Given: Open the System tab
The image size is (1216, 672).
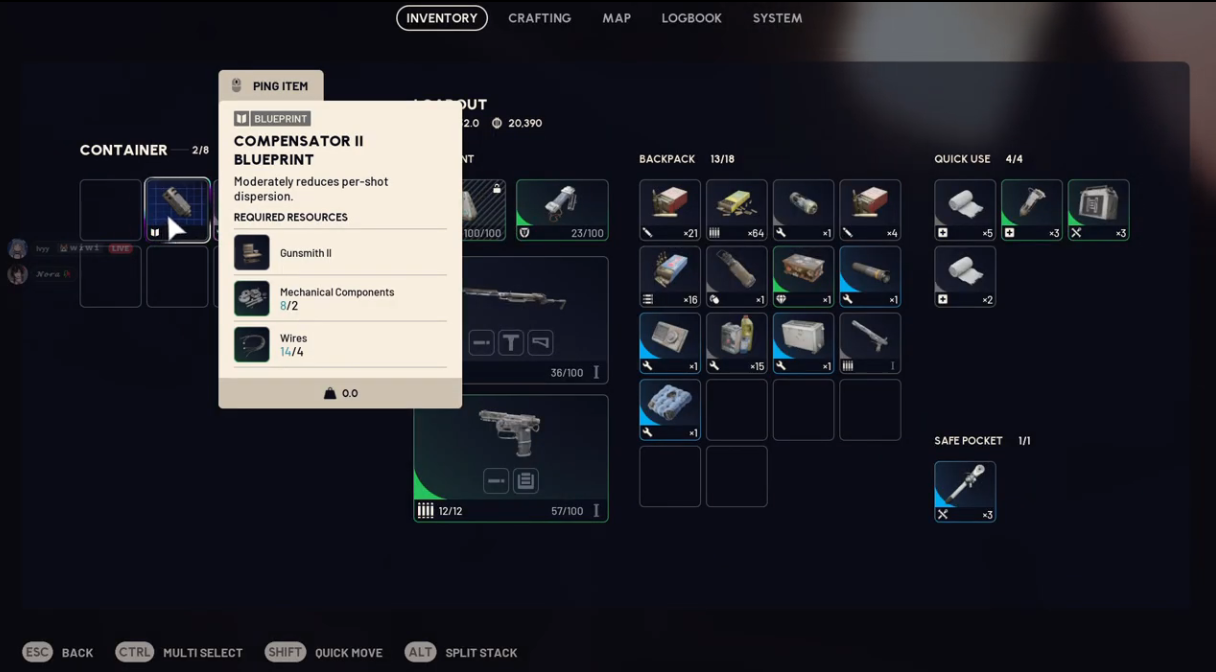Looking at the screenshot, I should (x=777, y=18).
